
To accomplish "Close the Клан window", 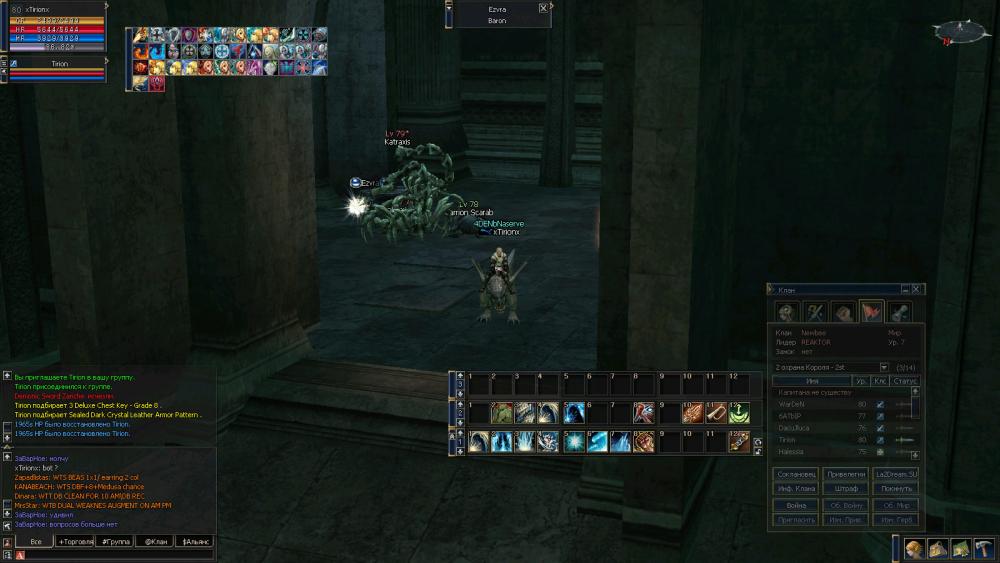I will [916, 289].
